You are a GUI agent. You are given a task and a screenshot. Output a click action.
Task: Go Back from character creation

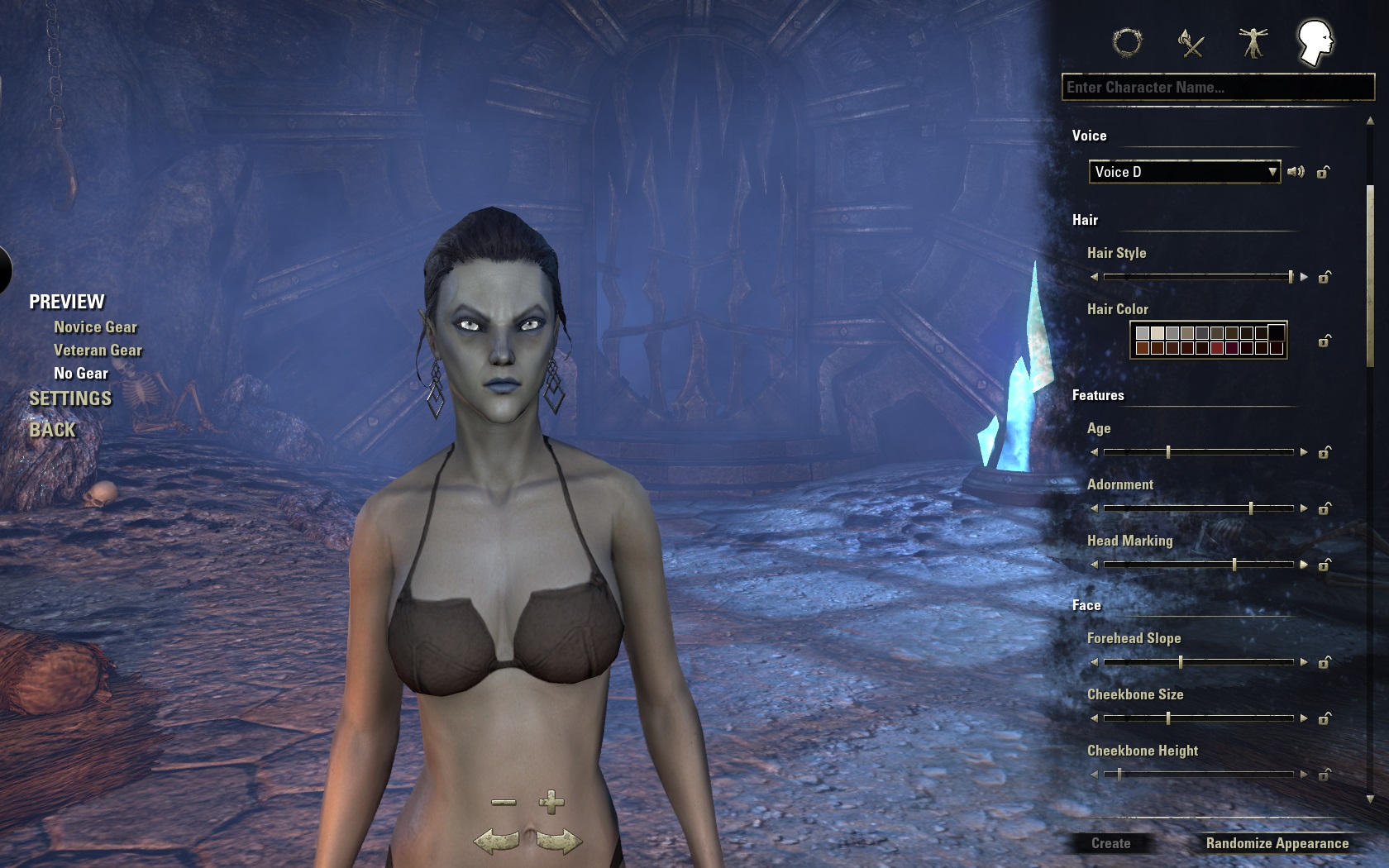(x=52, y=430)
